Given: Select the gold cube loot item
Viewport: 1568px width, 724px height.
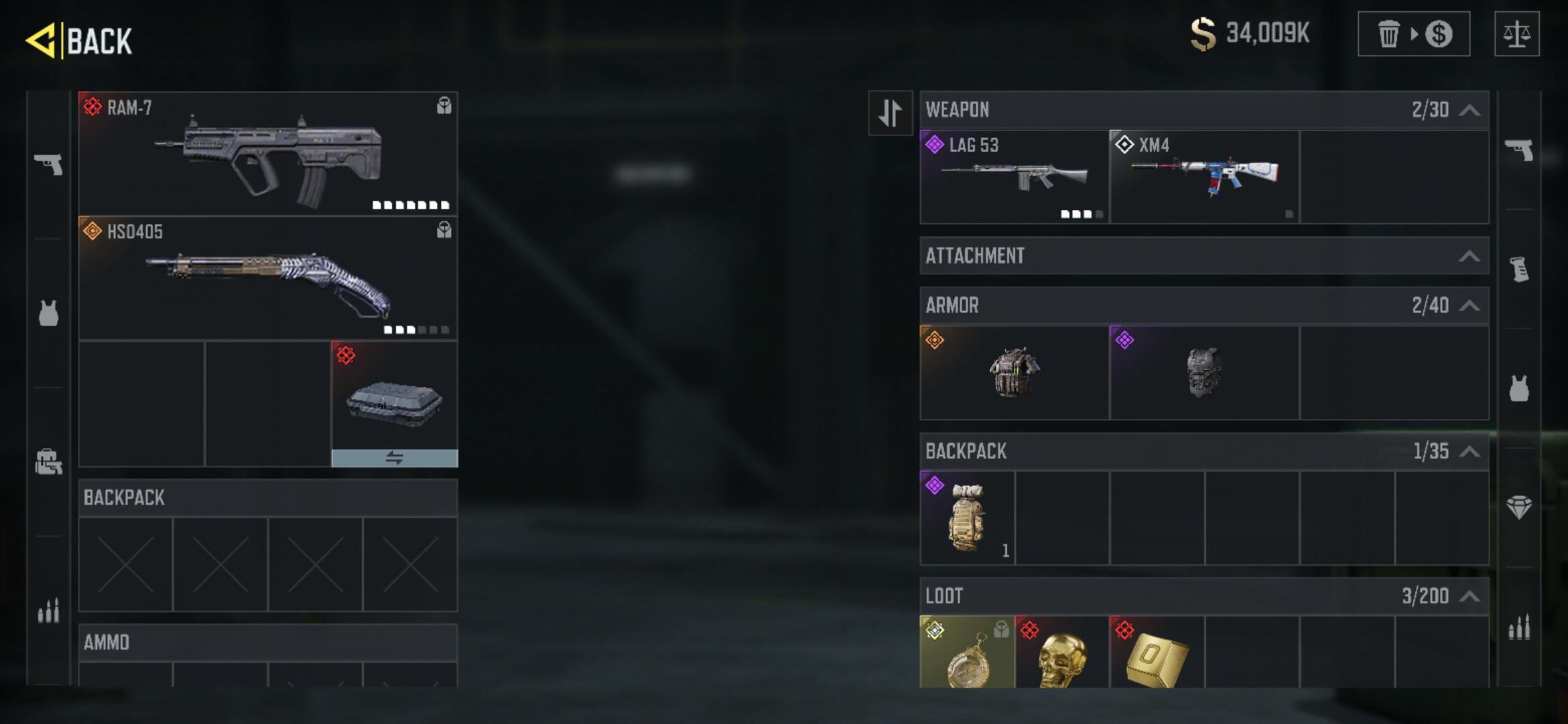Looking at the screenshot, I should 1157,654.
